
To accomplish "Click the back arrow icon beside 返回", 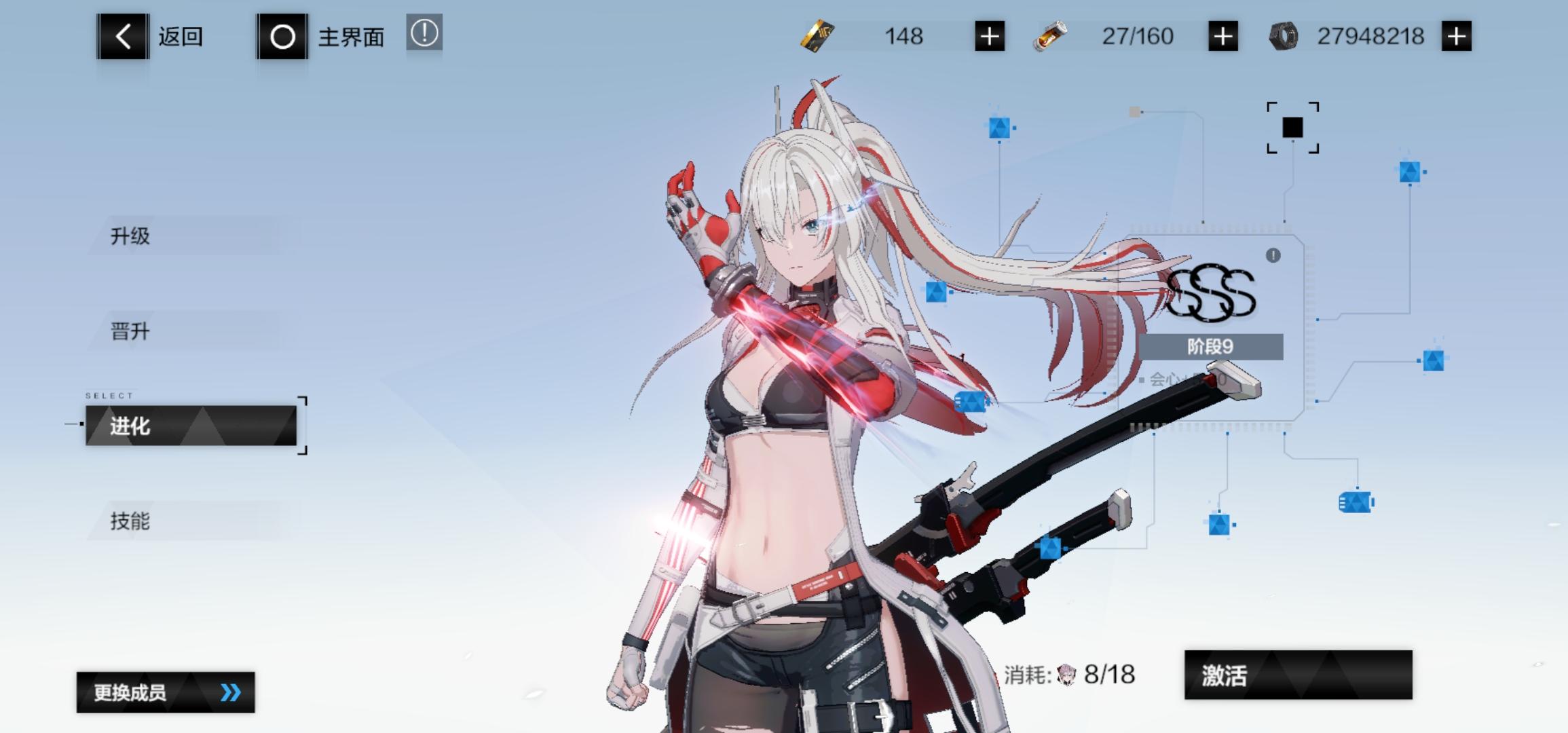I will pyautogui.click(x=122, y=37).
